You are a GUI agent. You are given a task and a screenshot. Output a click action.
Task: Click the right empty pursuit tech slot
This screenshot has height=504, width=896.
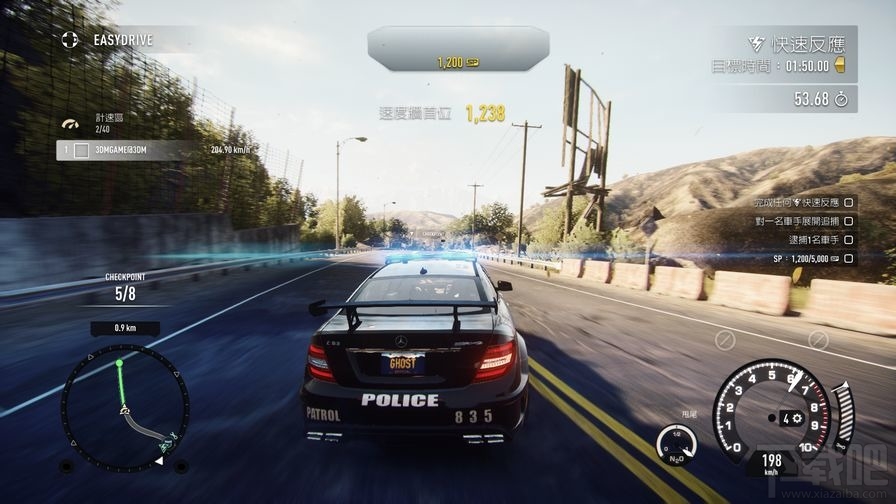click(x=817, y=340)
